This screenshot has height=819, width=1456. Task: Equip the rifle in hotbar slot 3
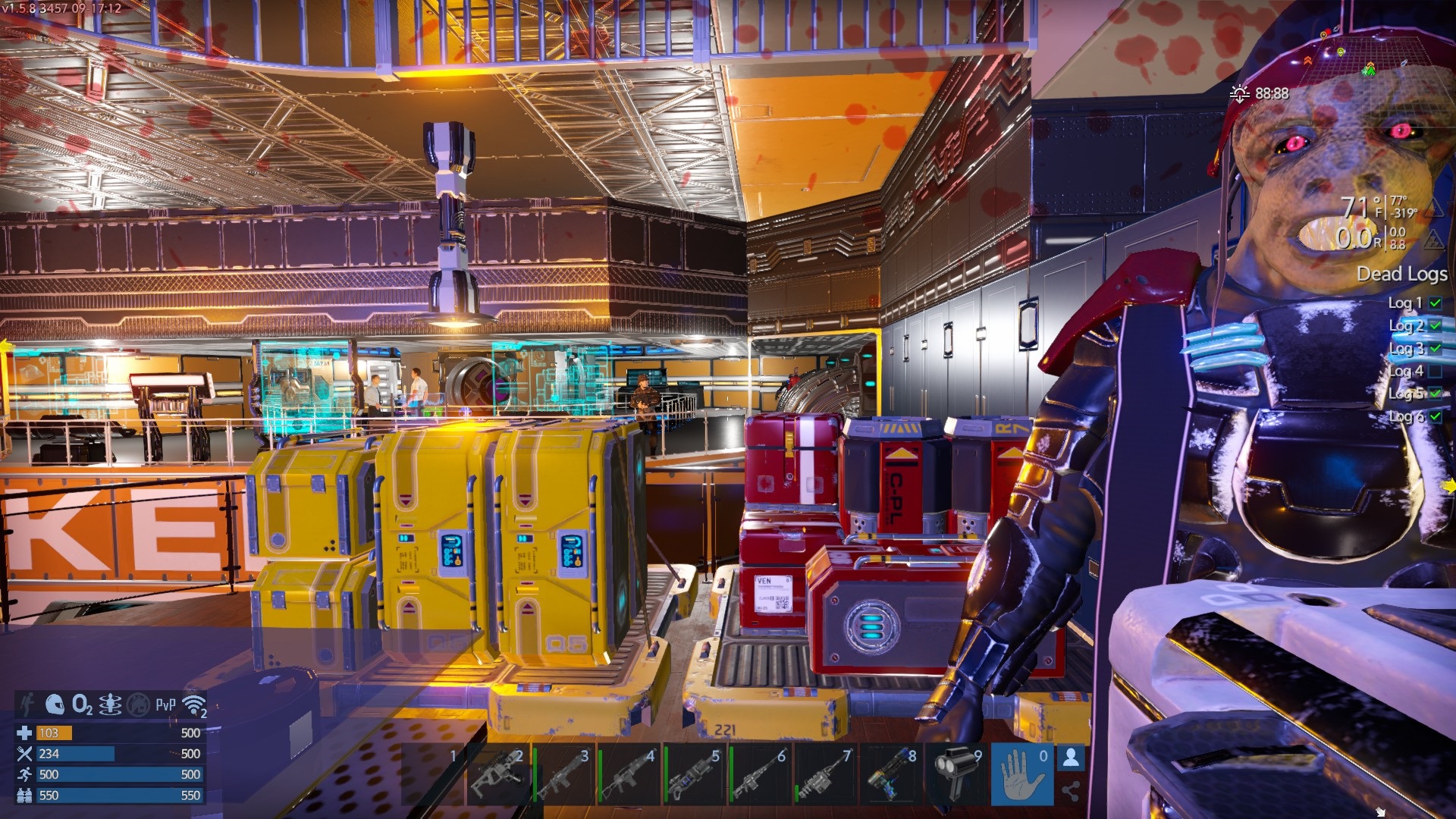click(x=563, y=775)
